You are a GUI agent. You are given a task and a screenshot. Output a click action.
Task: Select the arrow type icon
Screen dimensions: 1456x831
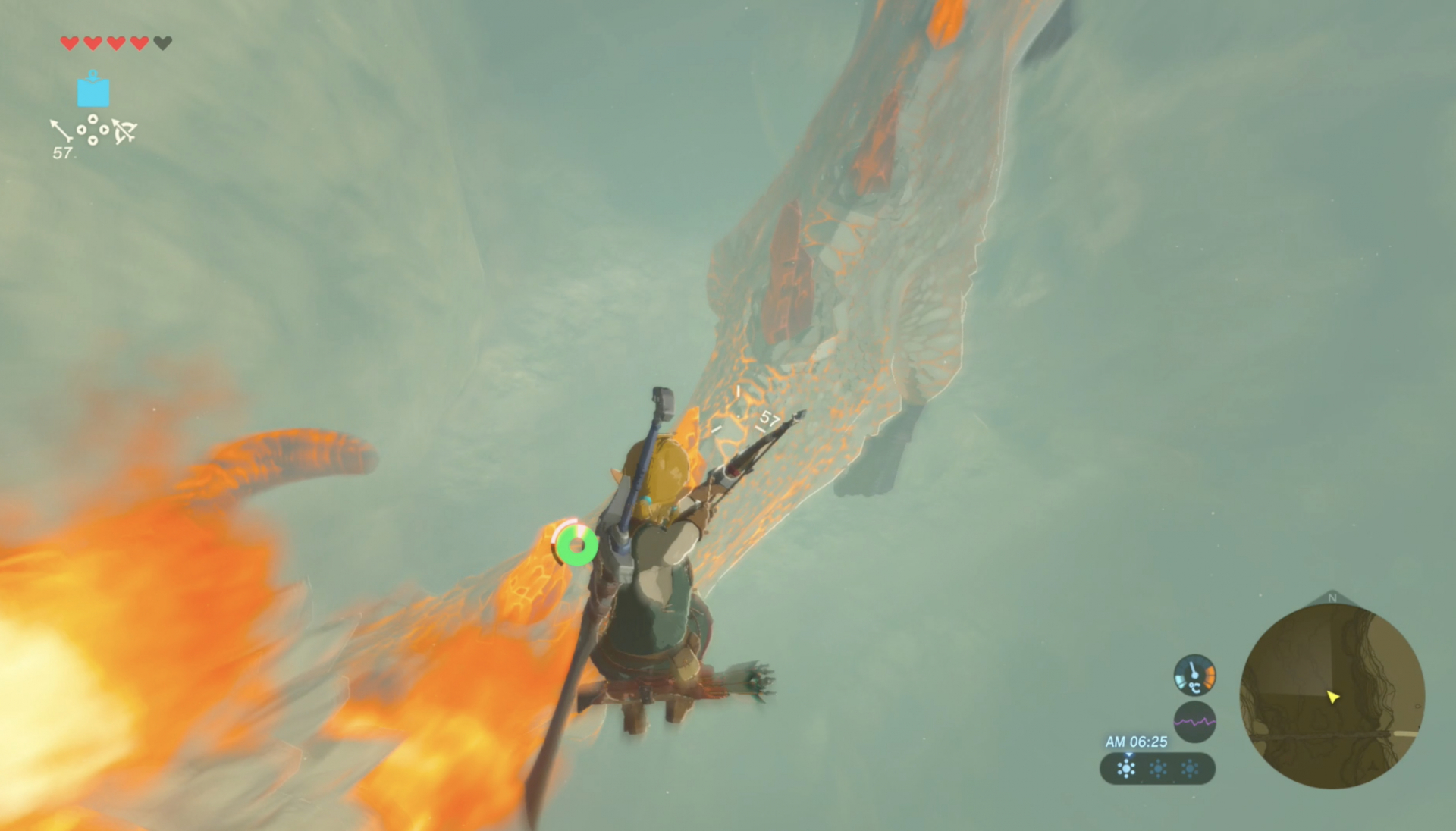61,130
